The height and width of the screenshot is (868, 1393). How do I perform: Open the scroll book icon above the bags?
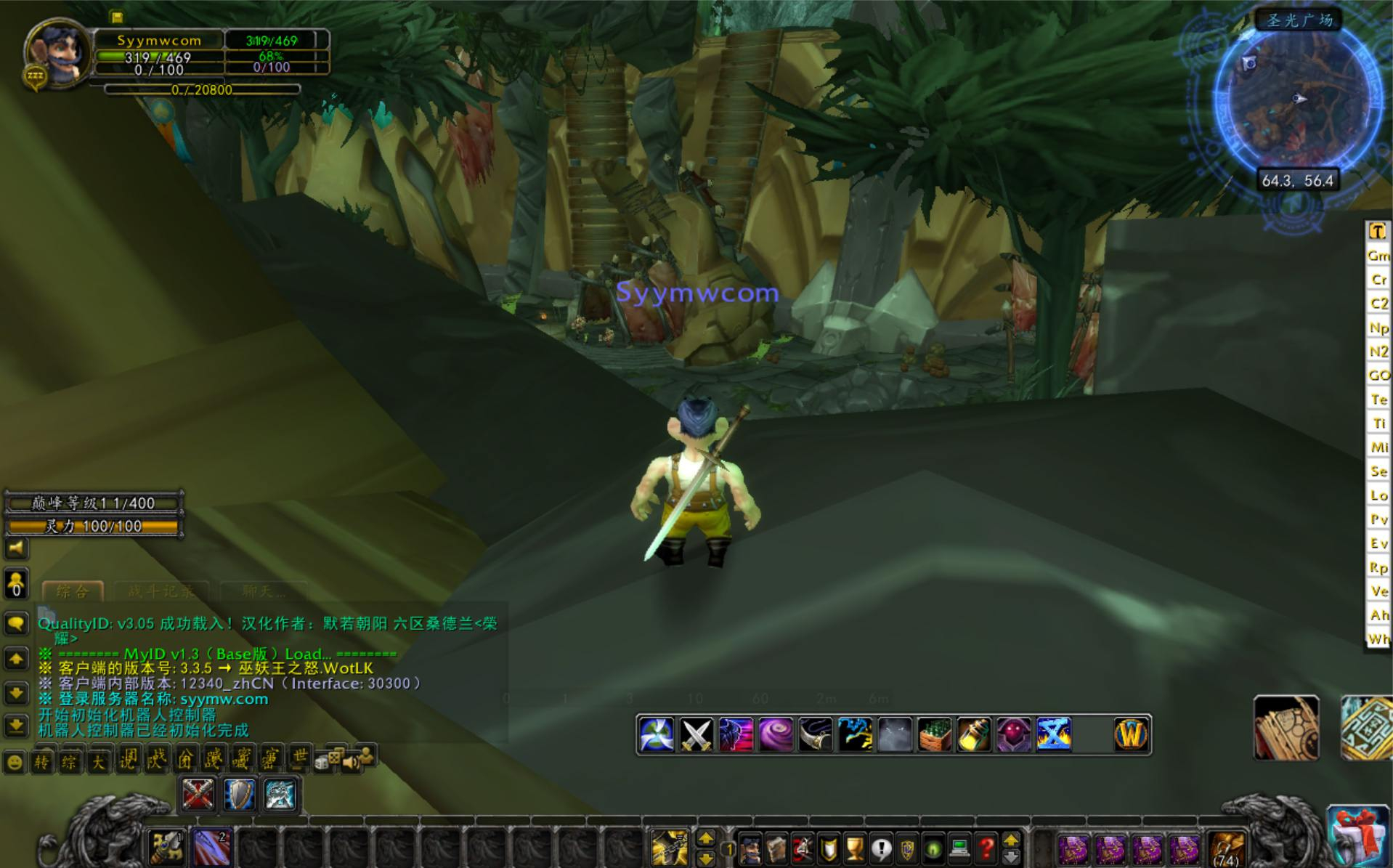(x=1286, y=729)
